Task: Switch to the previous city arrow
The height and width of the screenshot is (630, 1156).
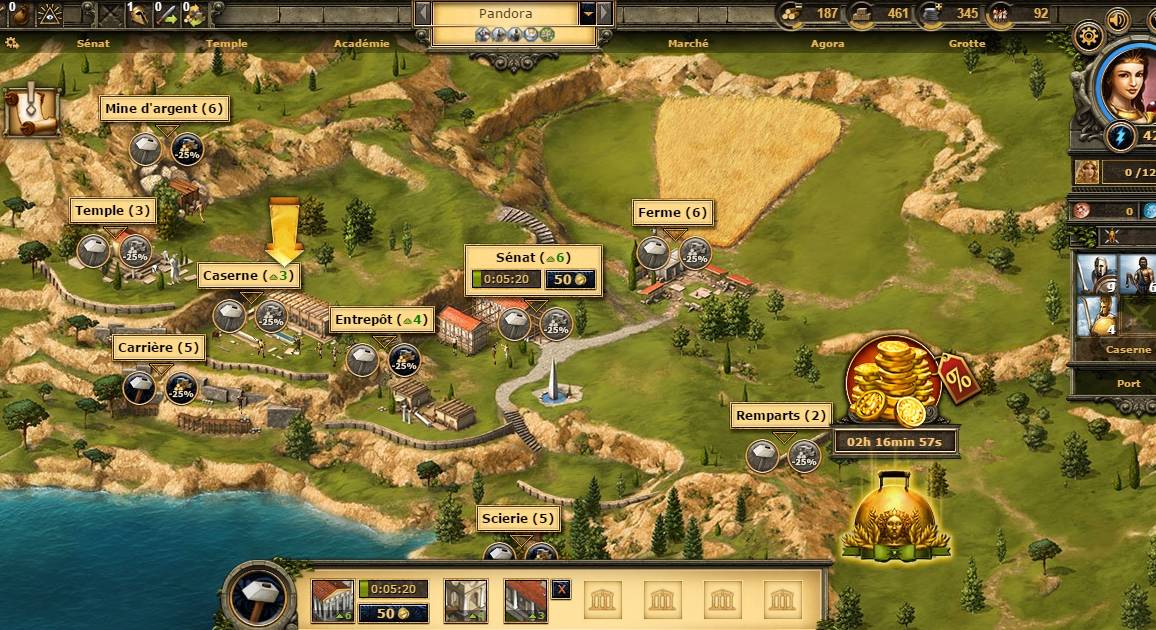Action: (423, 13)
